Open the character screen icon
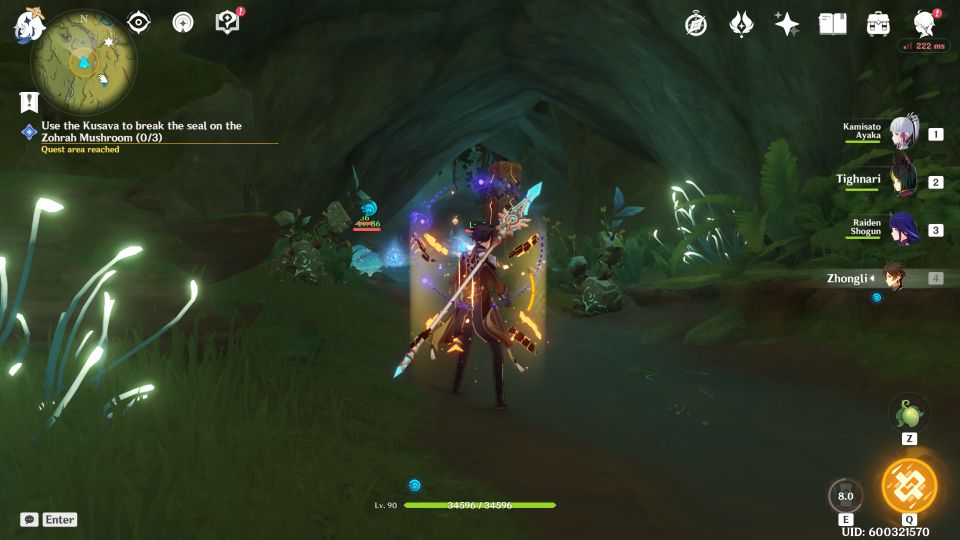The height and width of the screenshot is (540, 960). [x=925, y=24]
